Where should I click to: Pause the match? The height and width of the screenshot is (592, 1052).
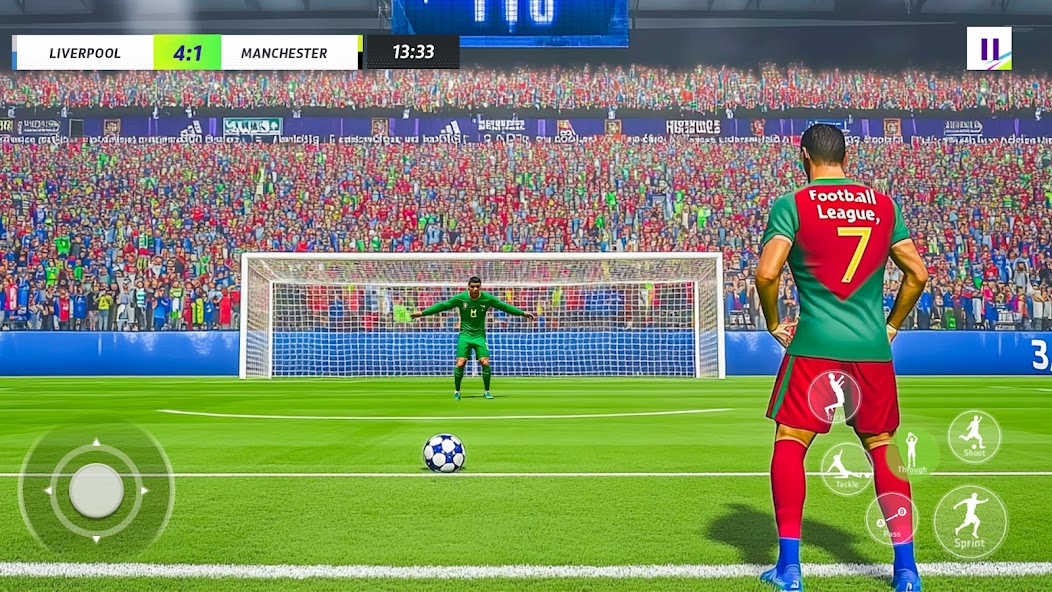(988, 48)
